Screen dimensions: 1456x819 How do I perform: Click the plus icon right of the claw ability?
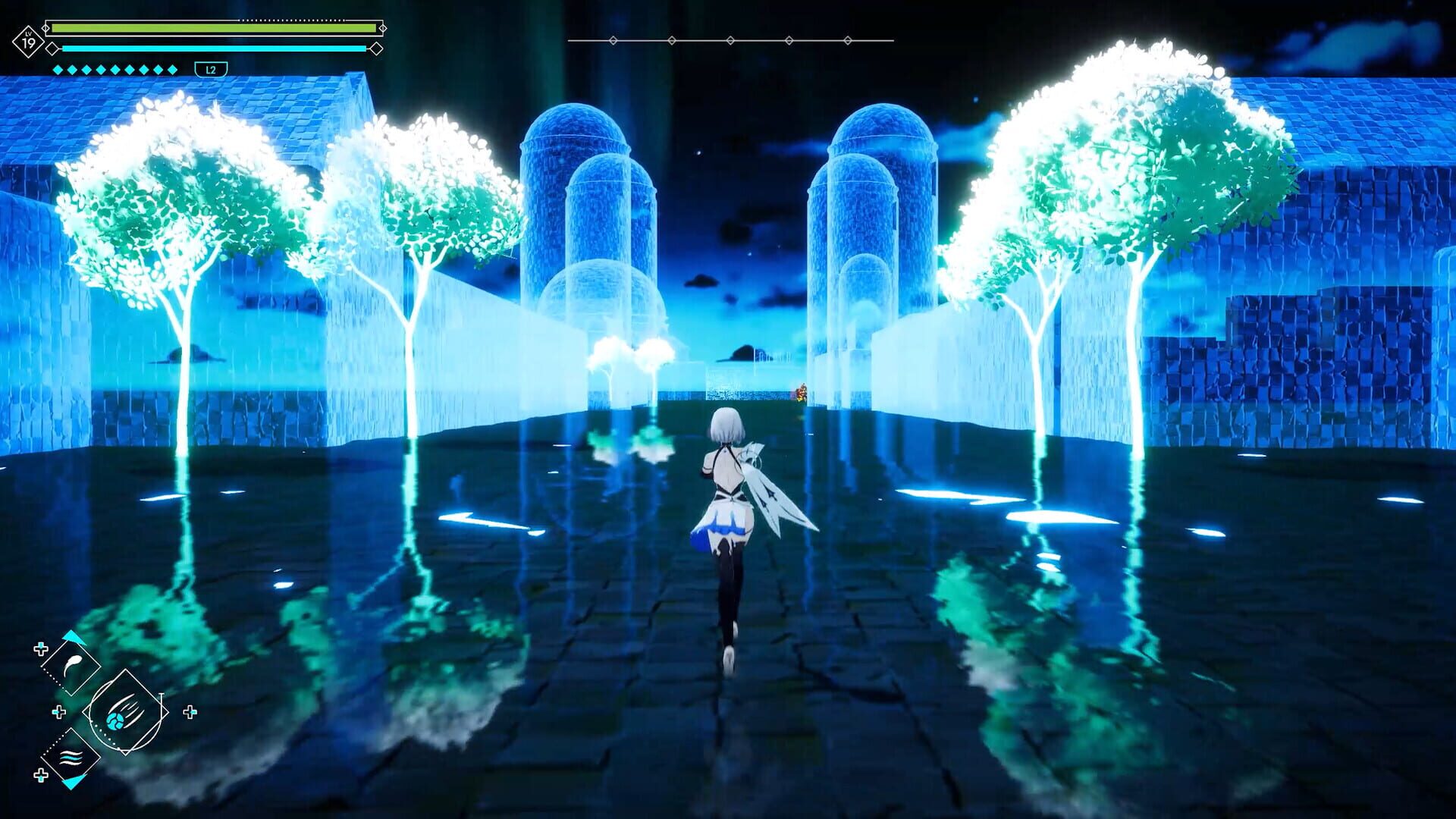pyautogui.click(x=191, y=711)
